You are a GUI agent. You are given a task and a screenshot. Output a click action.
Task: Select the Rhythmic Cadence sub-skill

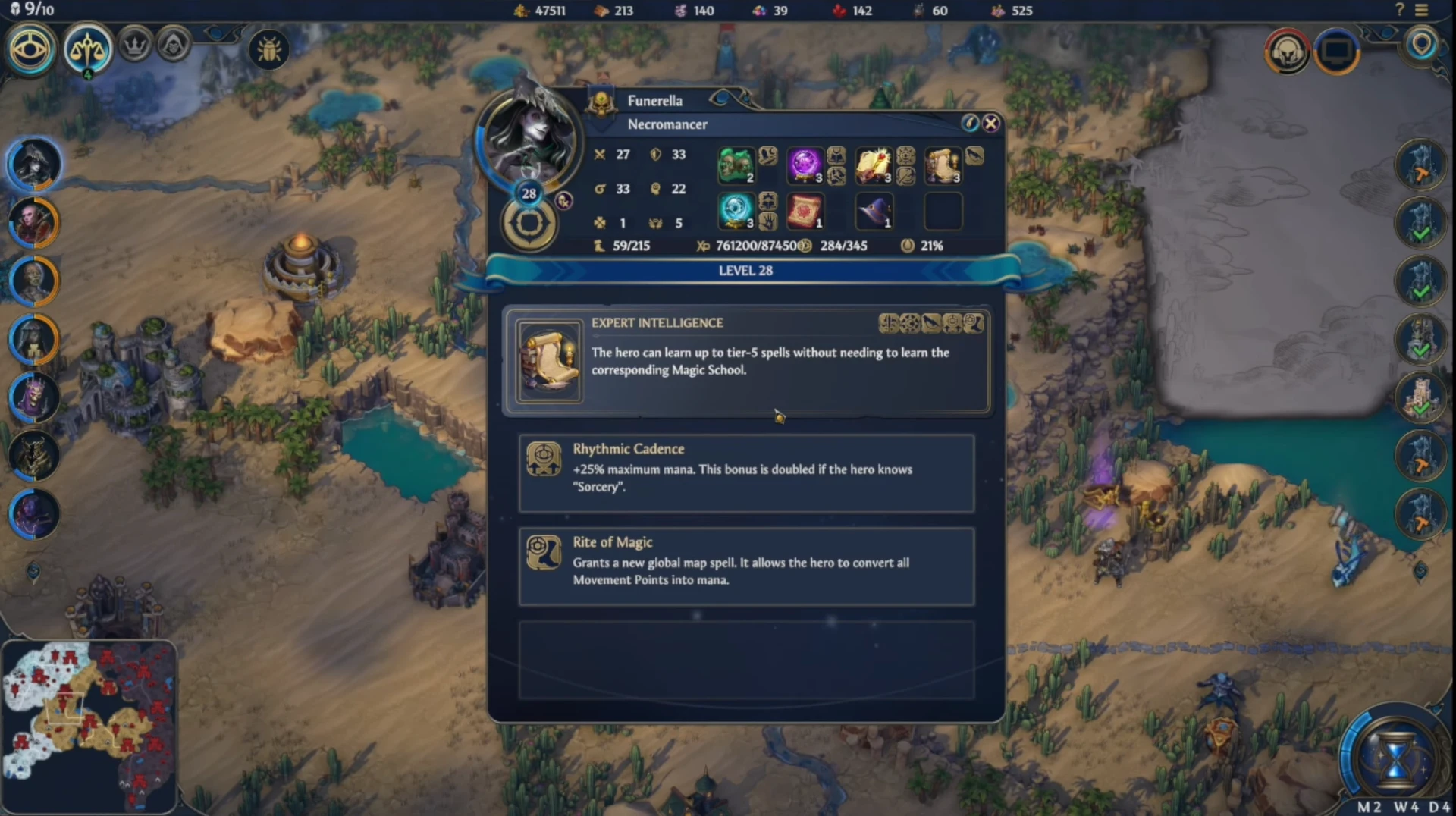point(746,473)
